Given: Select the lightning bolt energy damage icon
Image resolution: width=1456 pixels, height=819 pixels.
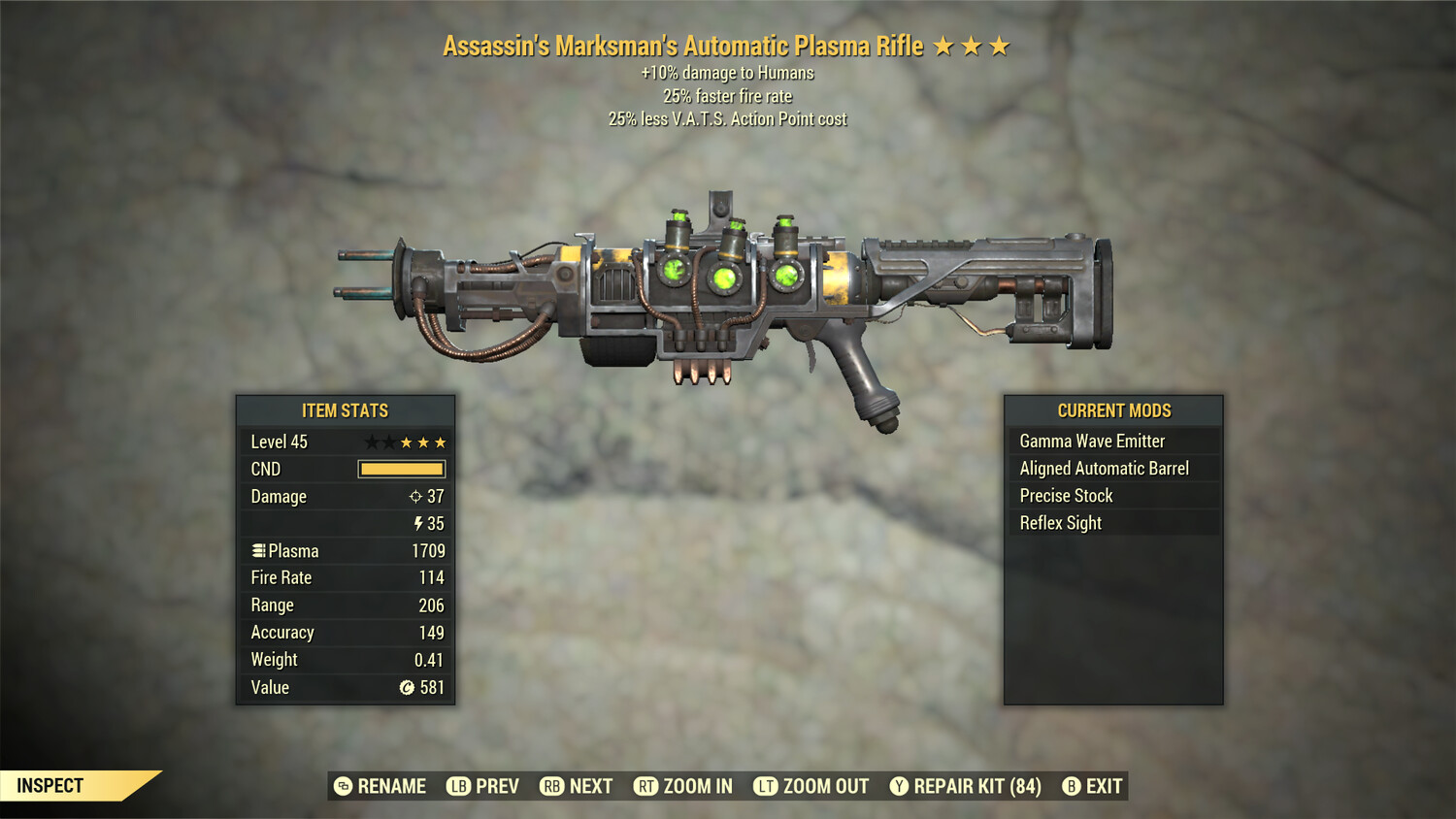Looking at the screenshot, I should point(418,523).
